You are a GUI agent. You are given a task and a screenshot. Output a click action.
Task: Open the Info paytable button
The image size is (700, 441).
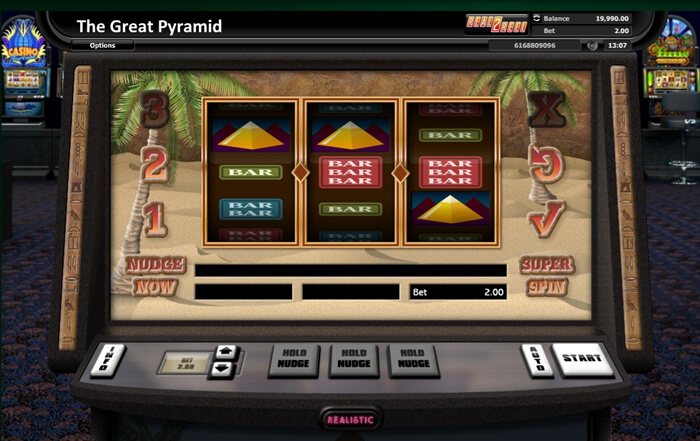pos(108,360)
